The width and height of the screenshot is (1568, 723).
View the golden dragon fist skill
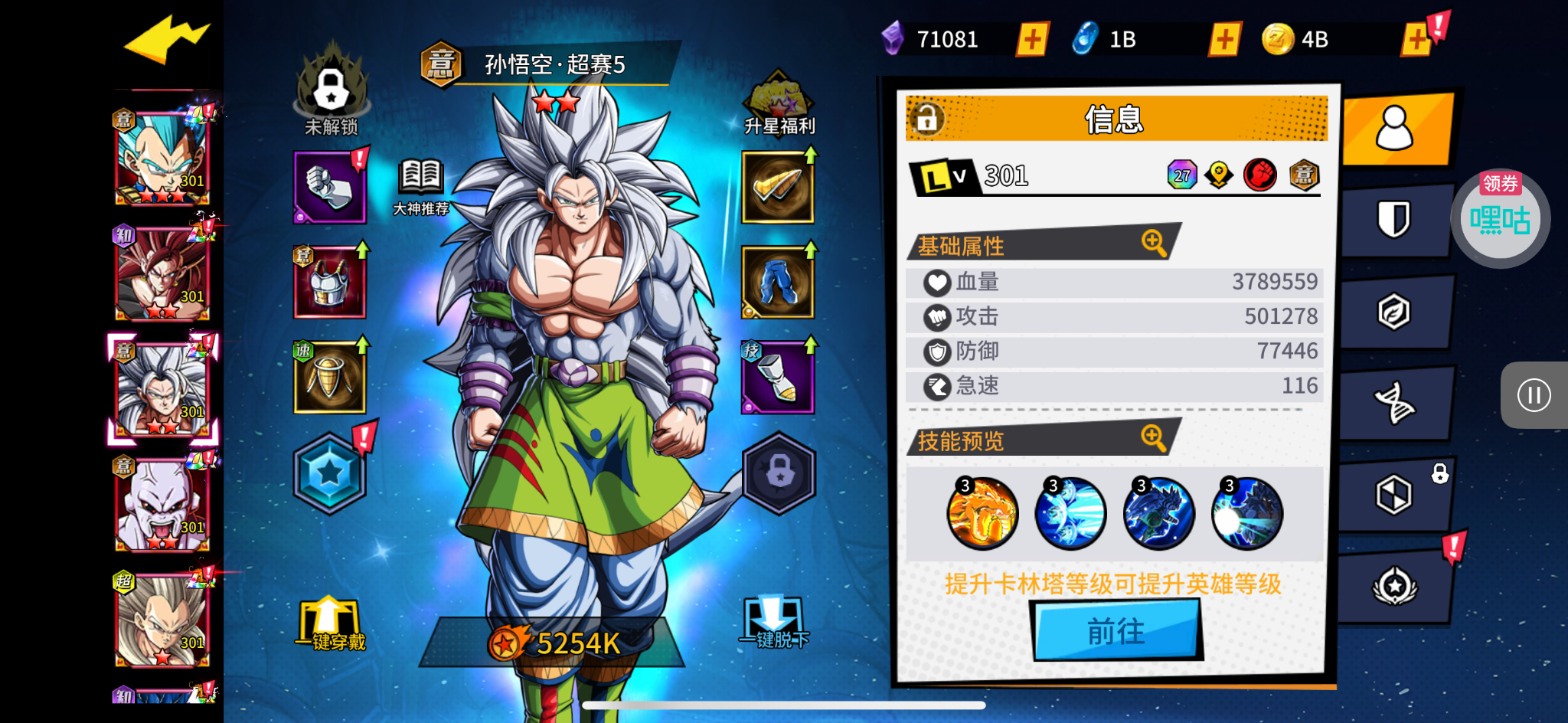[982, 514]
